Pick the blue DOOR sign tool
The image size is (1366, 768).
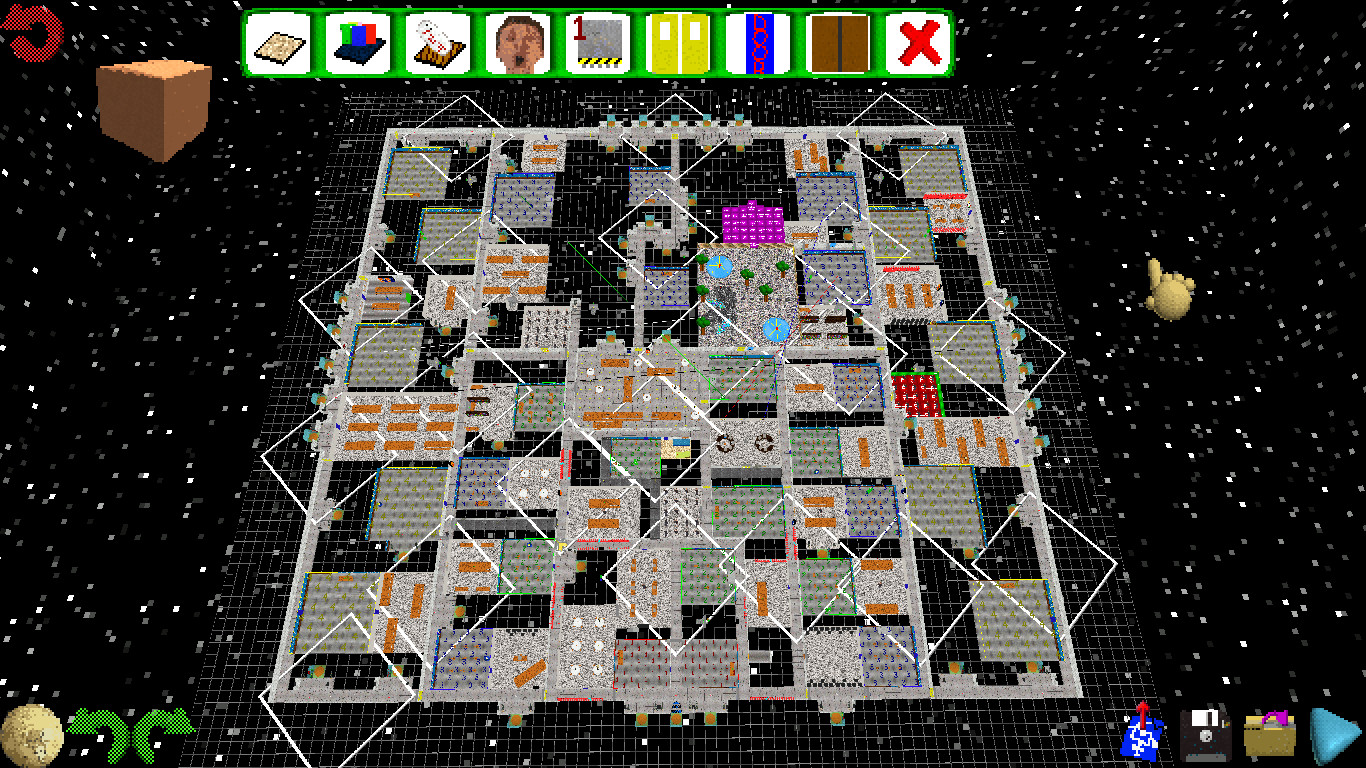[757, 41]
